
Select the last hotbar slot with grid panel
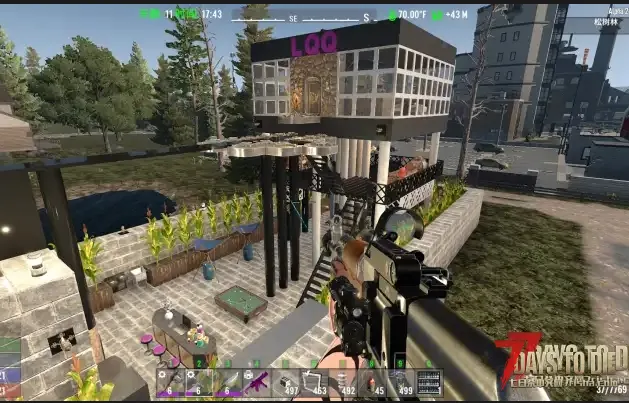[x=429, y=382]
